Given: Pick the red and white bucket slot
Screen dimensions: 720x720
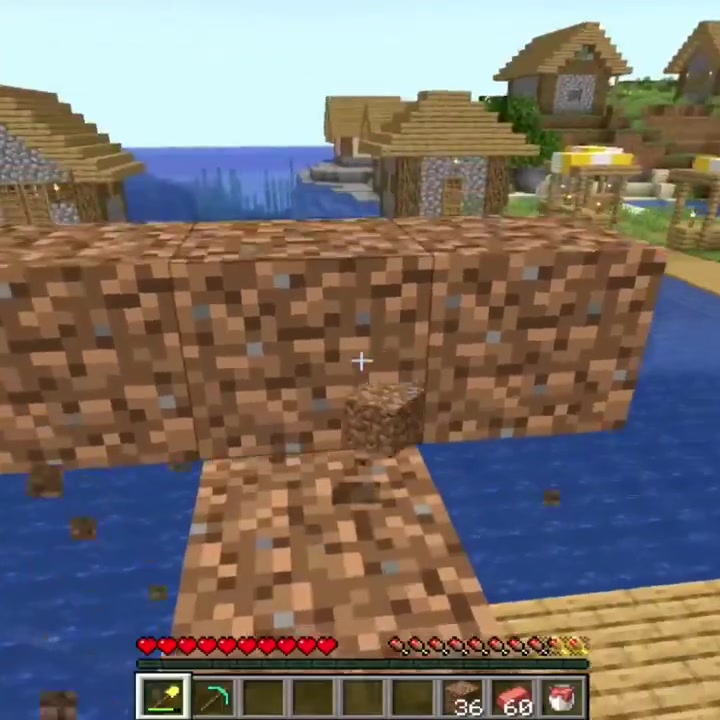Looking at the screenshot, I should click(563, 696).
